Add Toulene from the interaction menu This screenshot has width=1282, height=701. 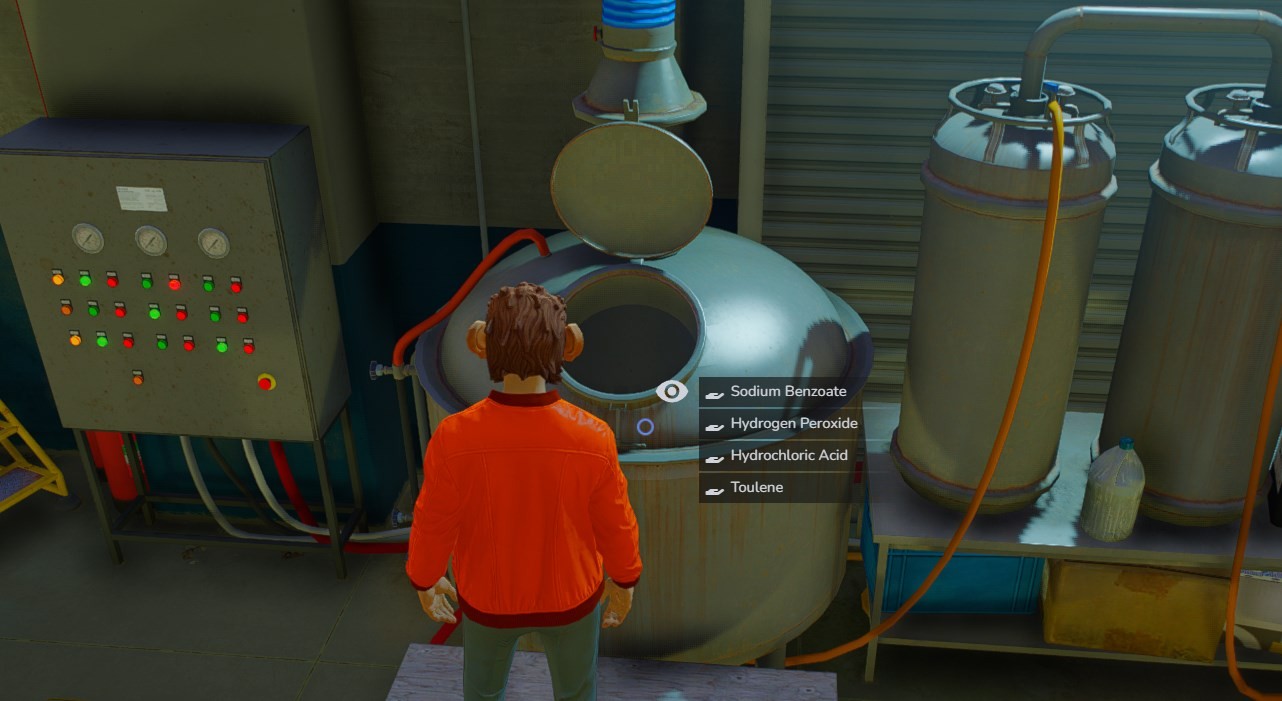tap(756, 488)
